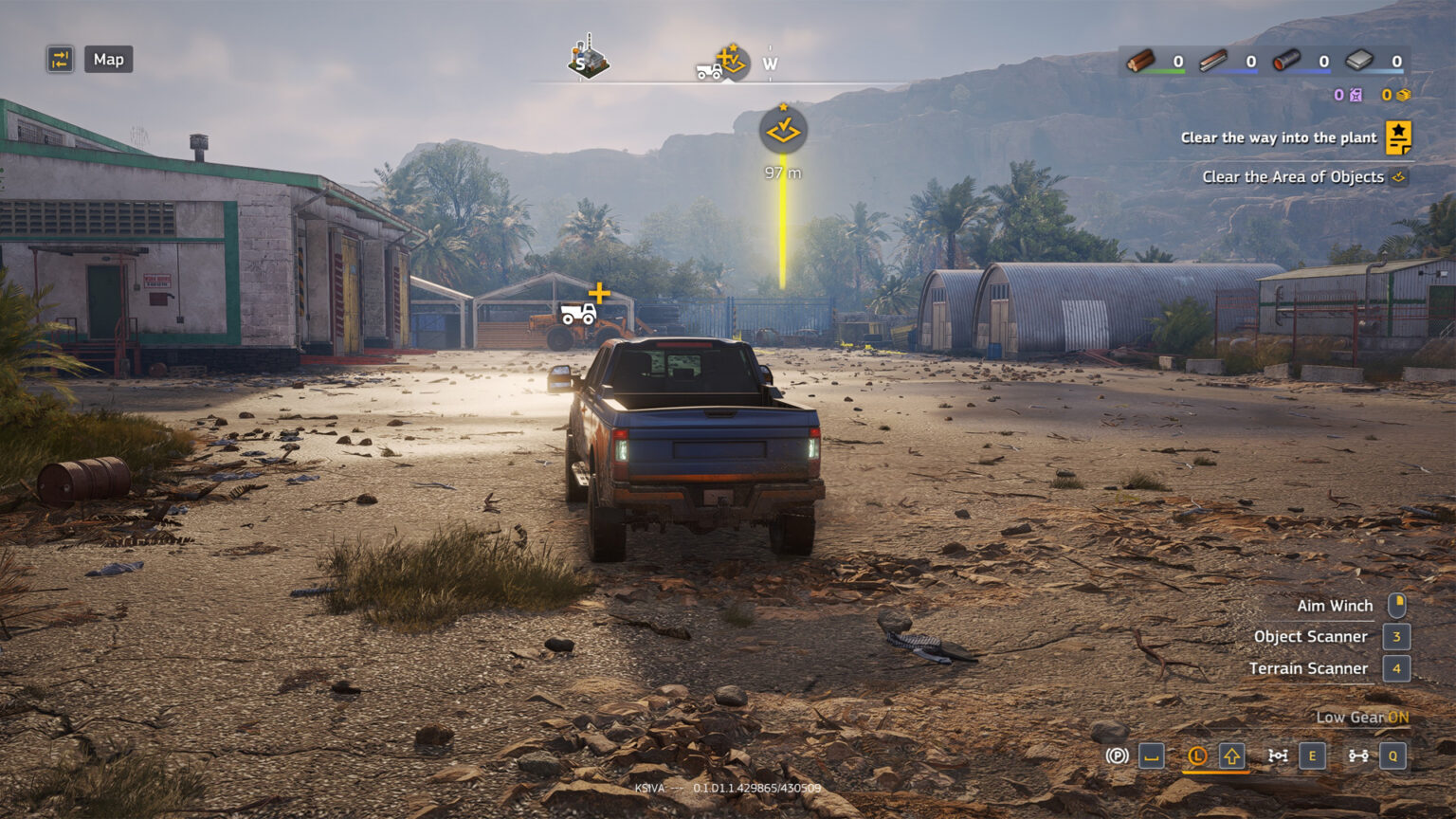Toggle the orange Low Gear icon
Screen dimensions: 1456x819
point(1197,755)
